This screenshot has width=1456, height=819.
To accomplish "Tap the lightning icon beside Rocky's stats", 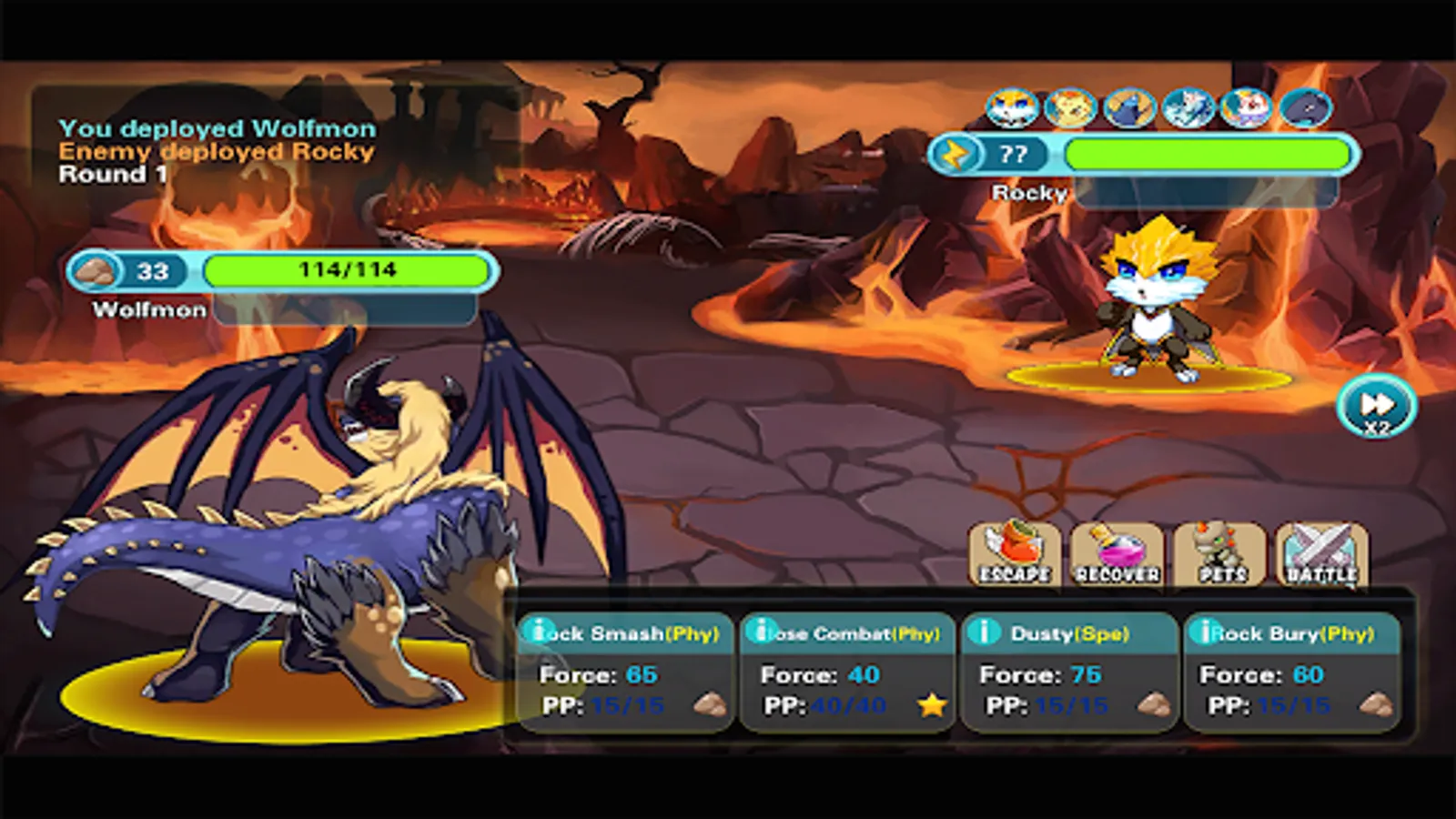I will (x=956, y=155).
